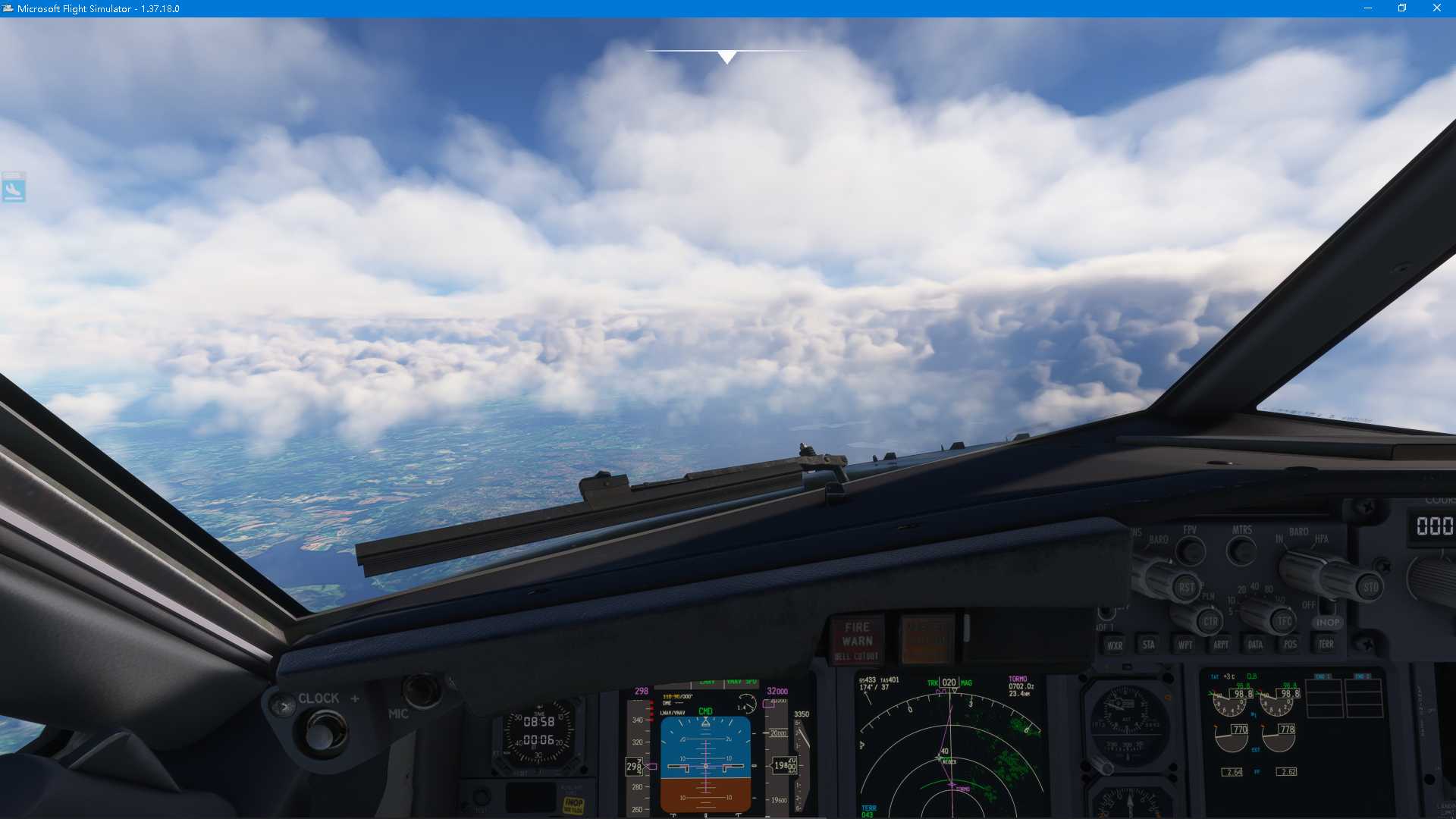Open the top-center toolbar dropdown arrow

(726, 55)
